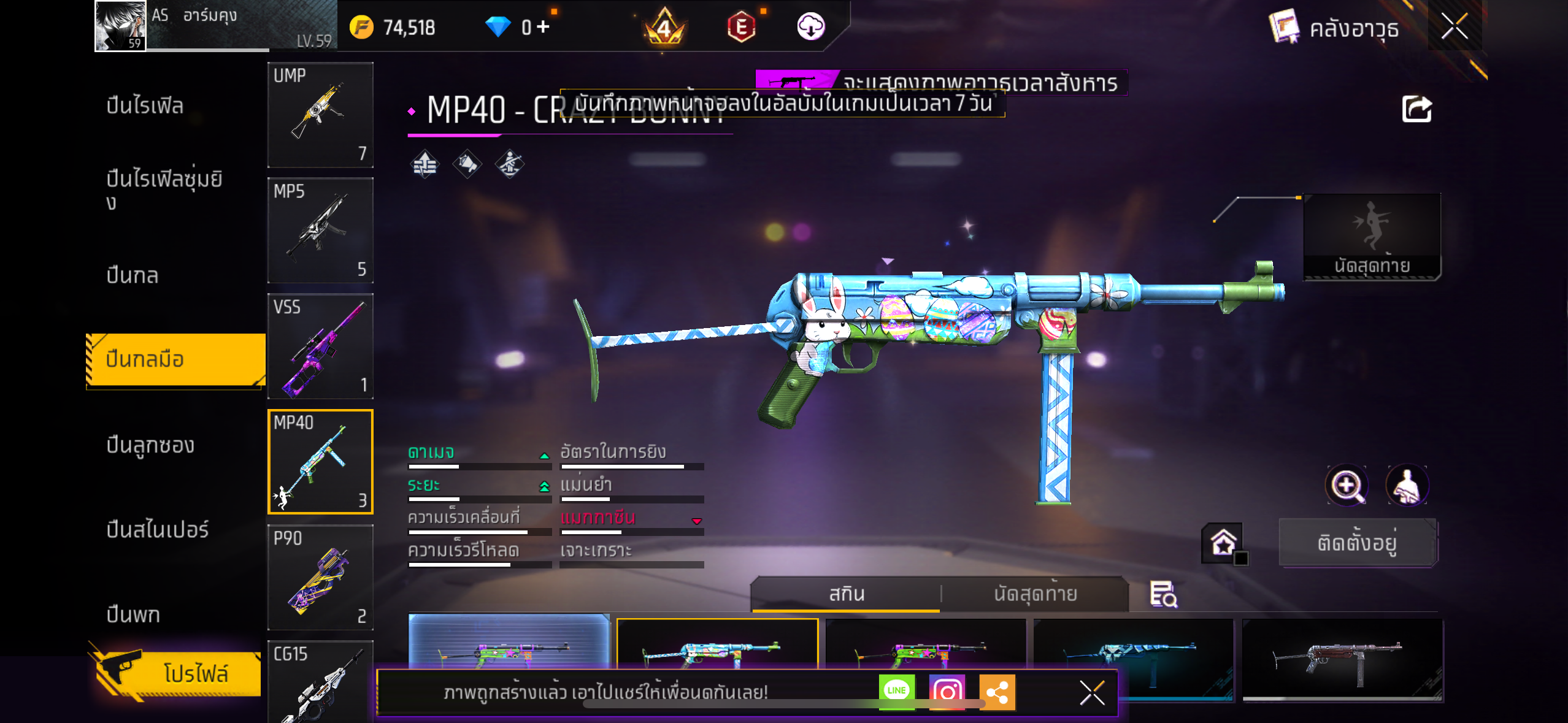The height and width of the screenshot is (723, 1568).
Task: Share the screenshot to Instagram
Action: [947, 691]
